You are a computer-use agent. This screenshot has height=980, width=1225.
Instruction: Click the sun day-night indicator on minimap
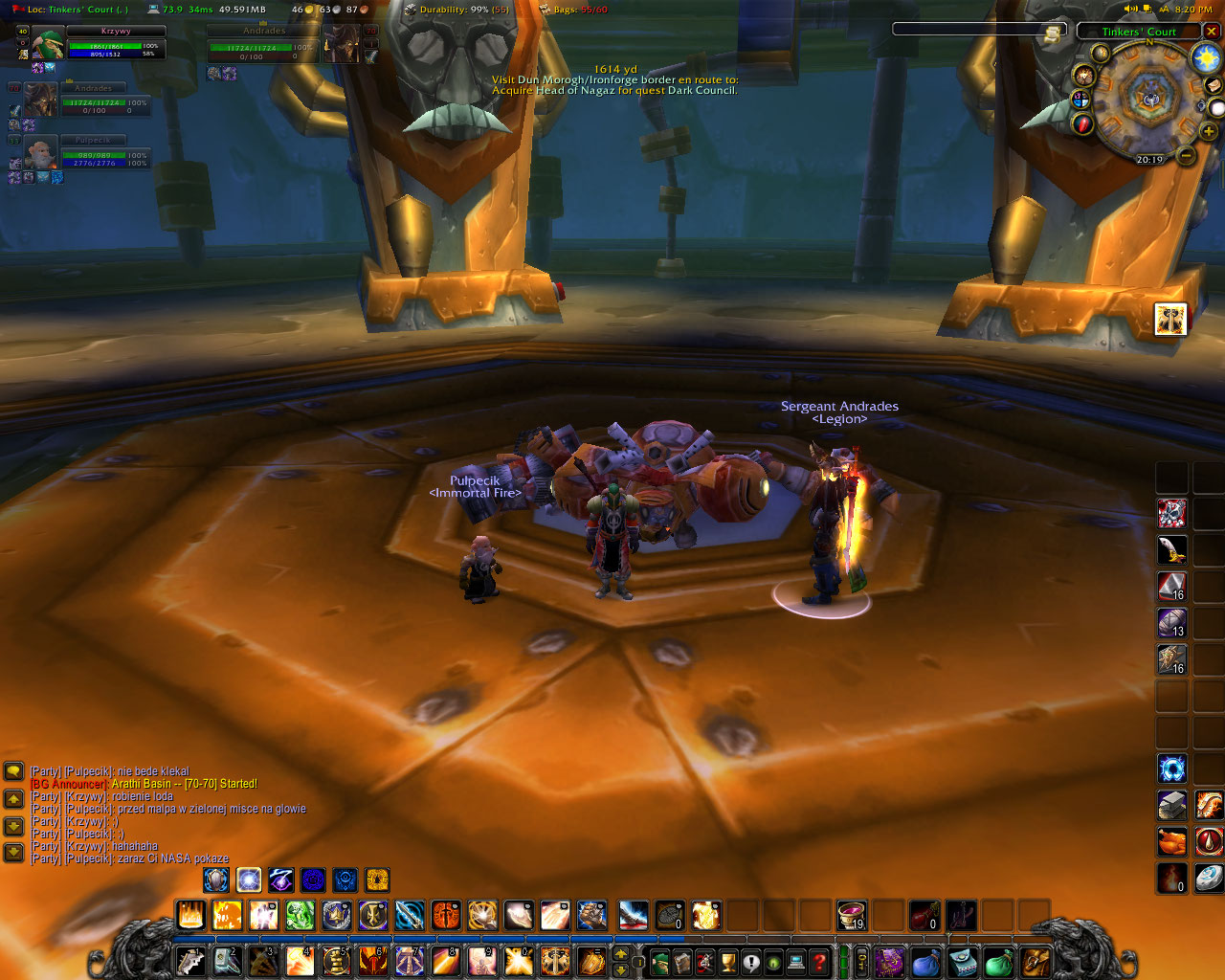pos(1205,57)
